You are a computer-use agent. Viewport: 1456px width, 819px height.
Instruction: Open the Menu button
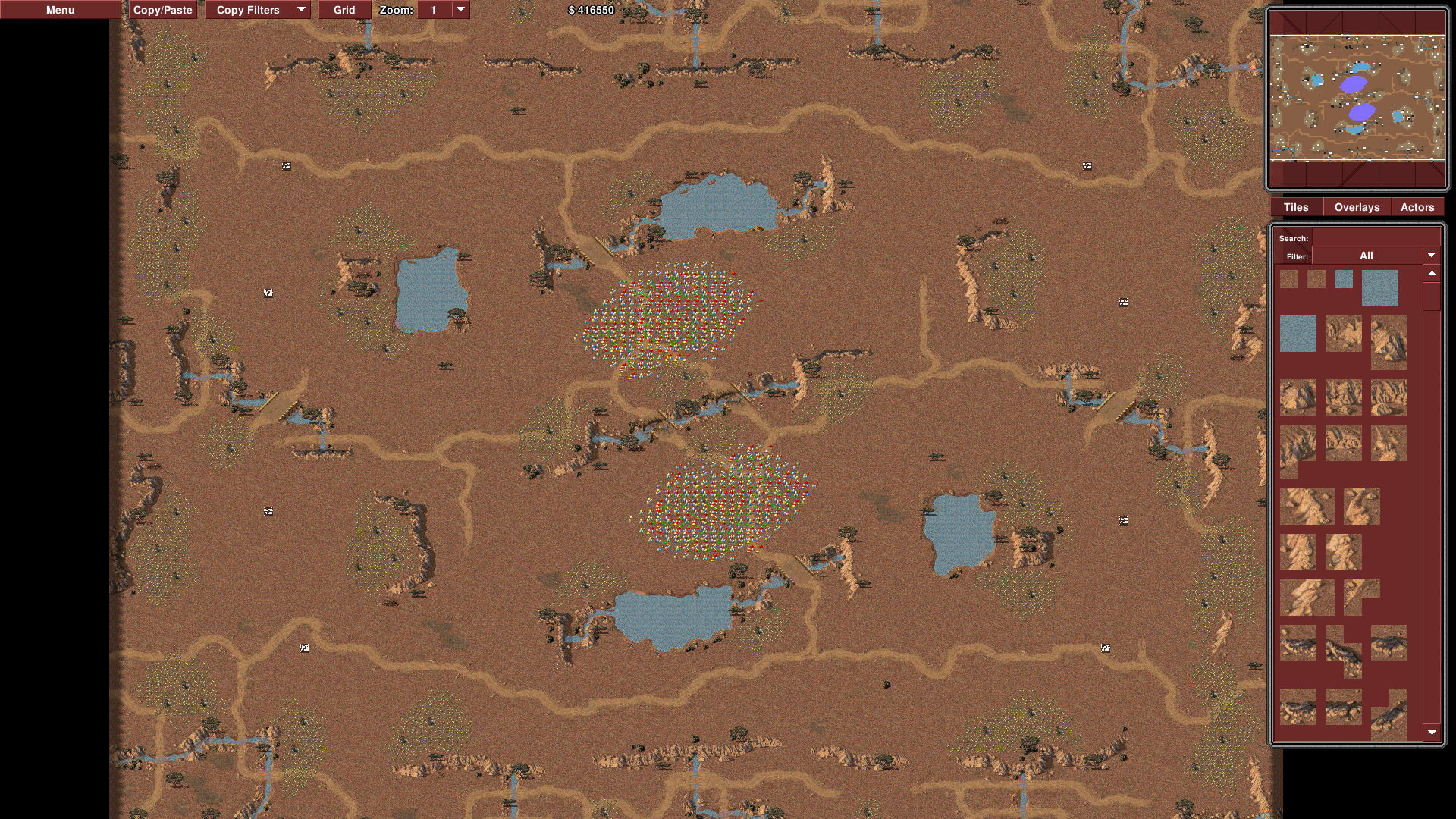pyautogui.click(x=60, y=10)
